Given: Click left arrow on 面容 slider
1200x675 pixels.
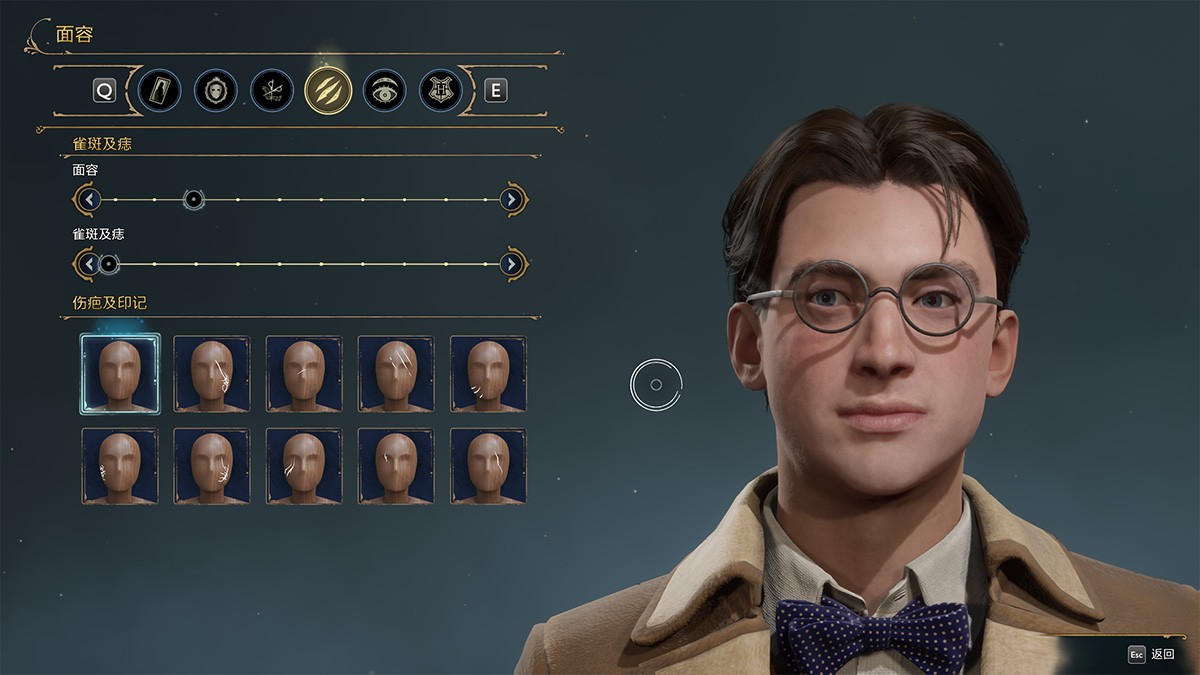Looking at the screenshot, I should 90,200.
